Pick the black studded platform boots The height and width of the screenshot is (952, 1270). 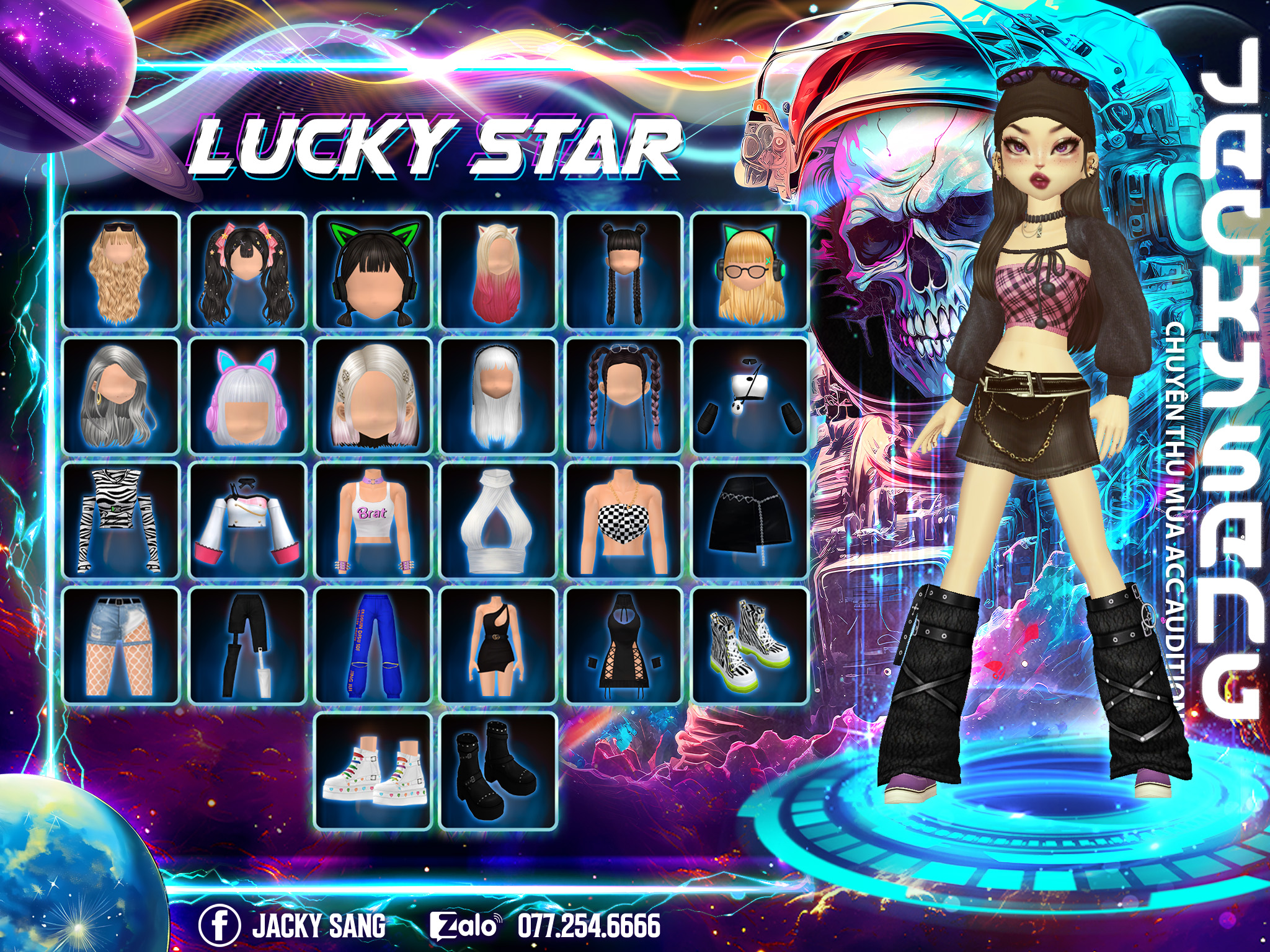click(499, 771)
